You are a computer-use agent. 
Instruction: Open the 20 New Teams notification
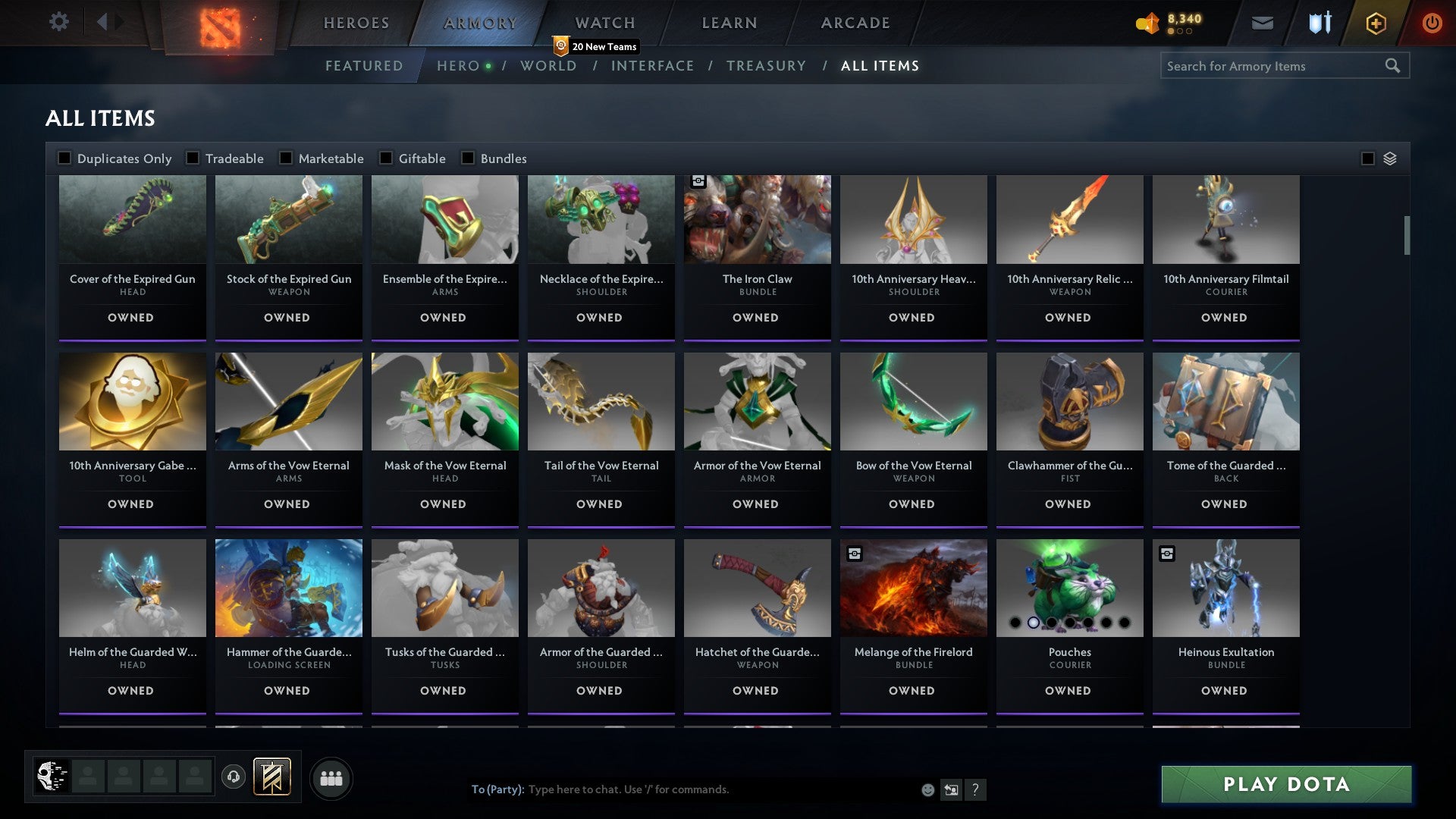[x=596, y=46]
